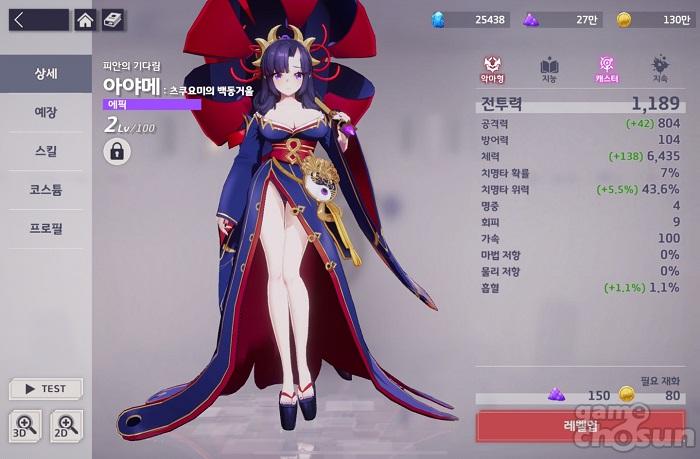Return to the home screen

click(86, 19)
